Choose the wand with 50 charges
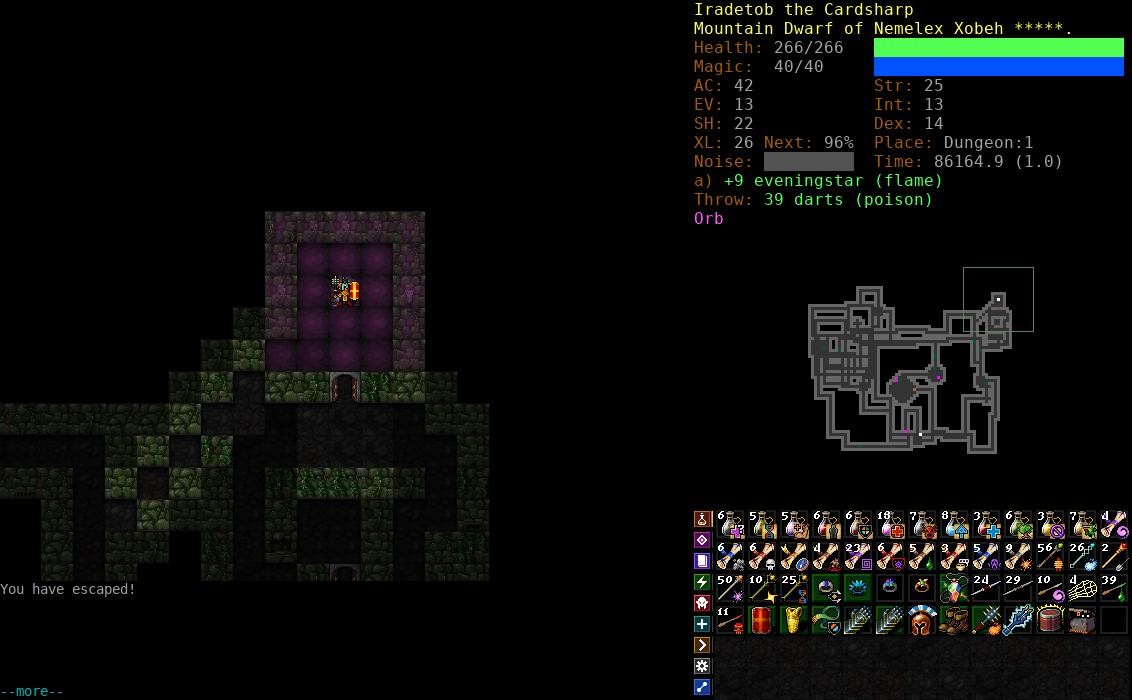1132x700 pixels. tap(730, 588)
